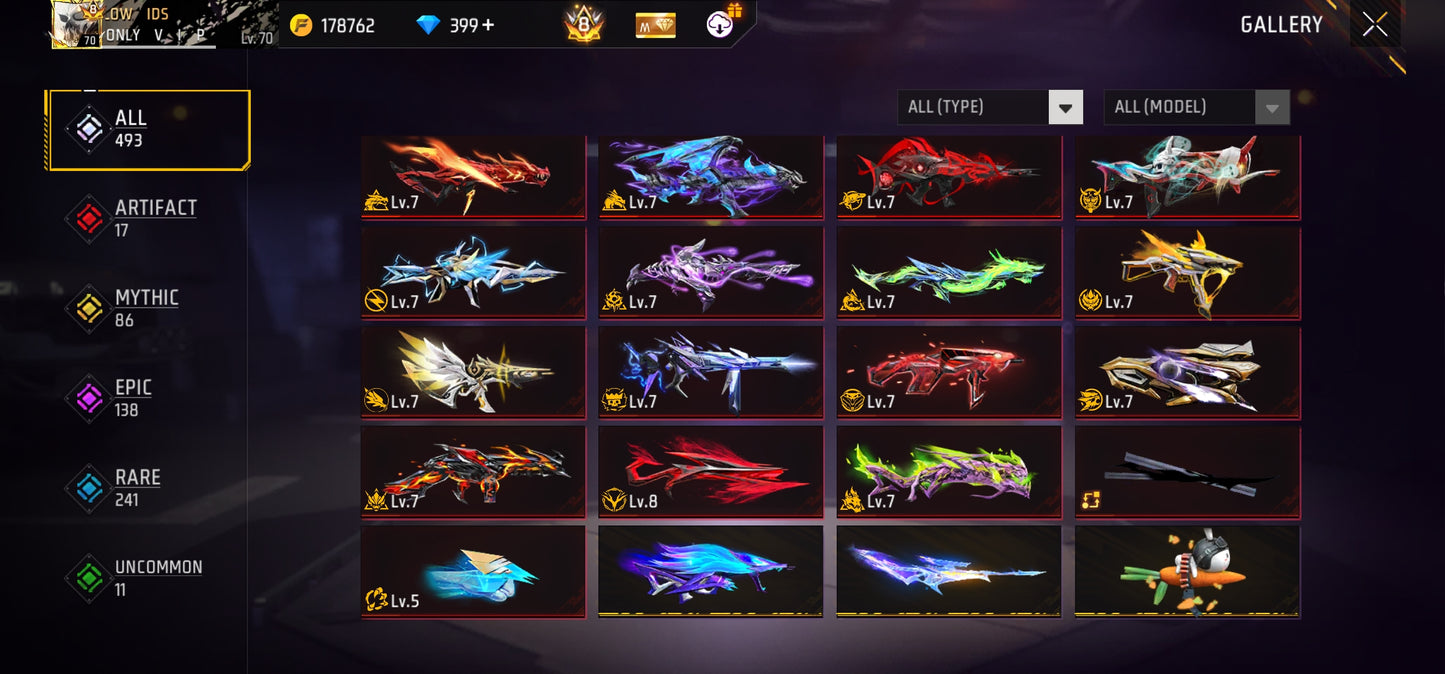The height and width of the screenshot is (674, 1445).
Task: Open the cloud download gift icon
Action: click(722, 23)
